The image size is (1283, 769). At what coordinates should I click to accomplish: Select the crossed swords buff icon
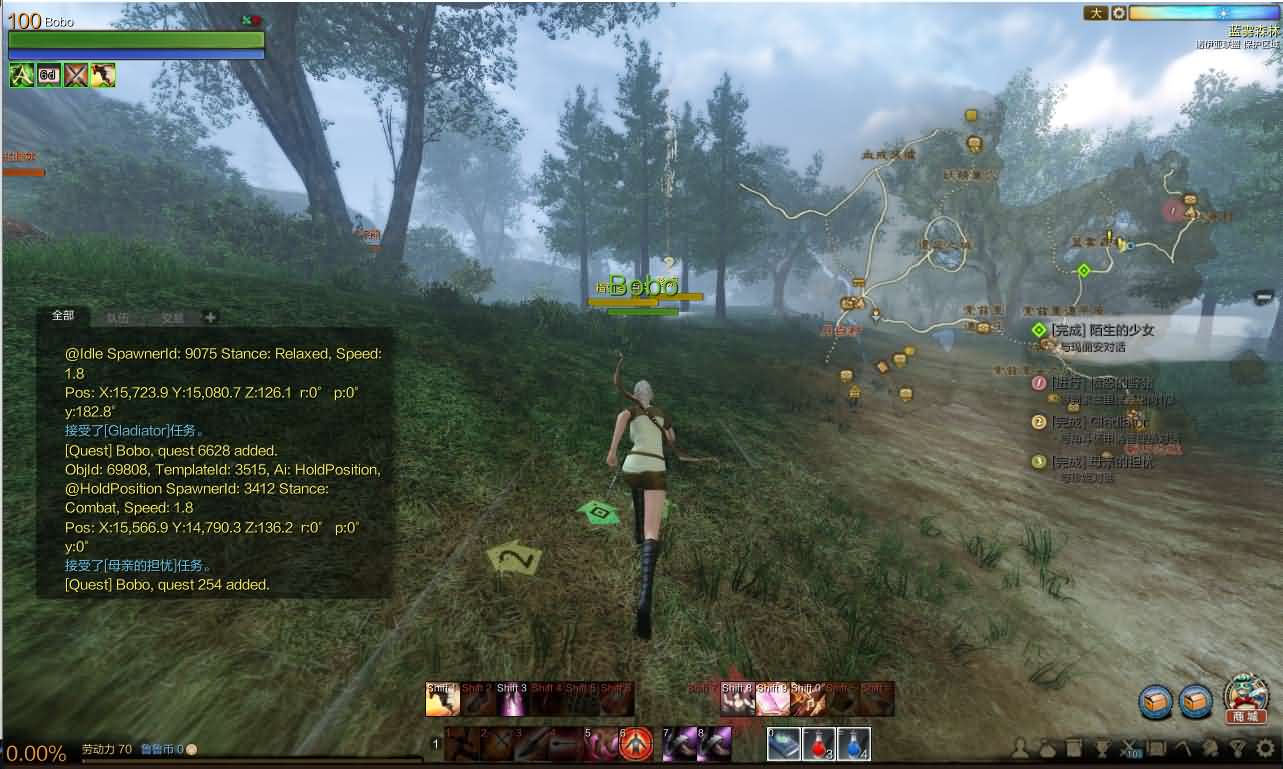point(76,75)
